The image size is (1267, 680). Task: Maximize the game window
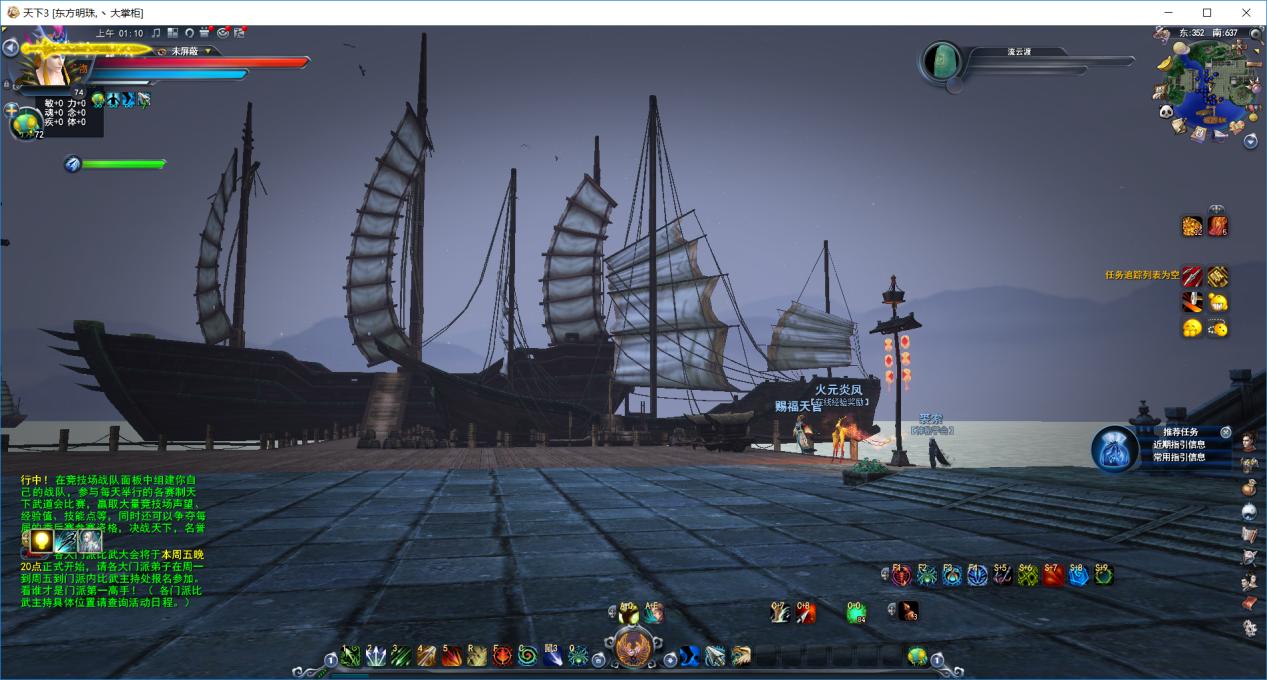pos(1207,12)
